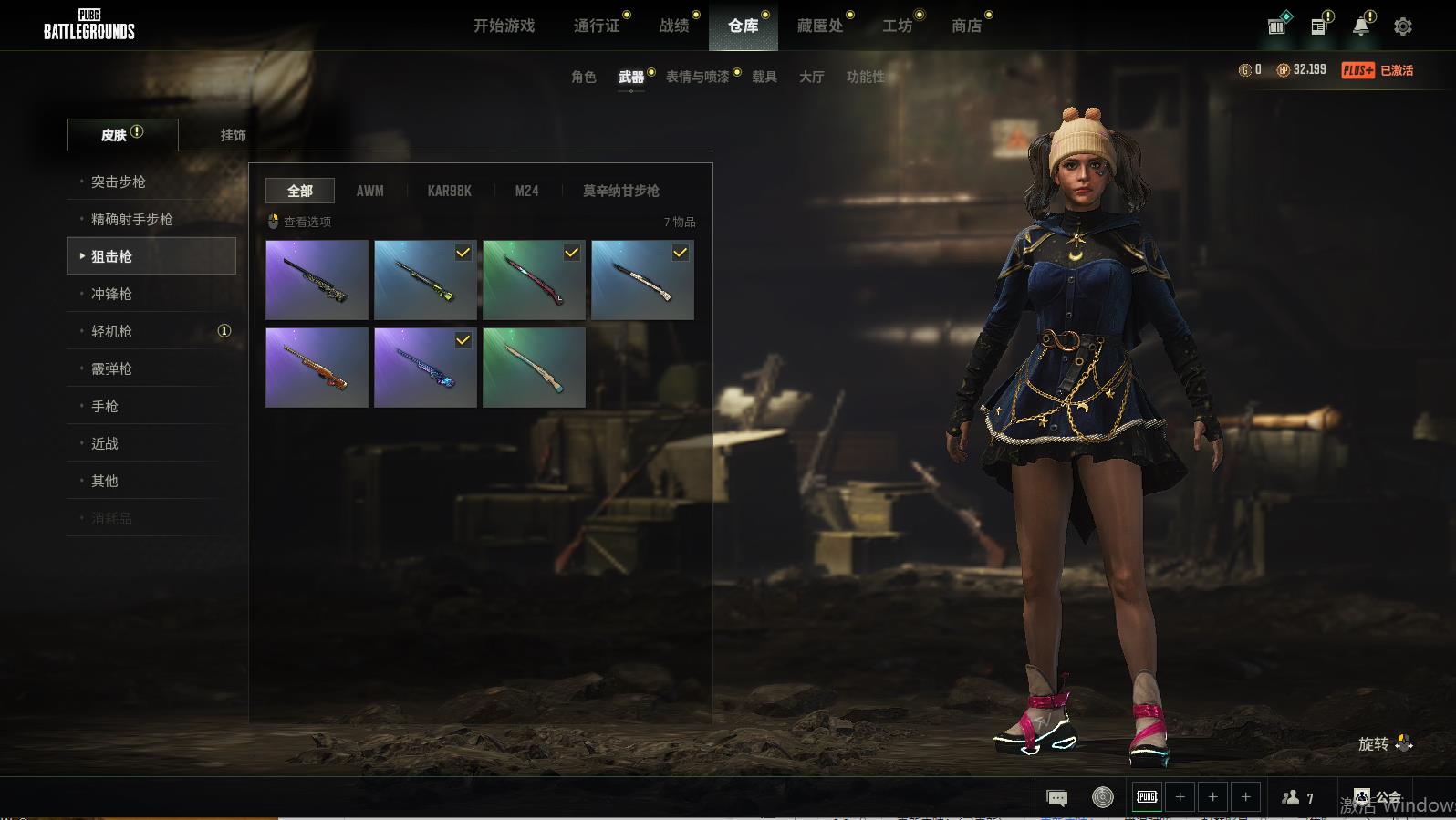Go to the 通行证 pass page

(597, 26)
